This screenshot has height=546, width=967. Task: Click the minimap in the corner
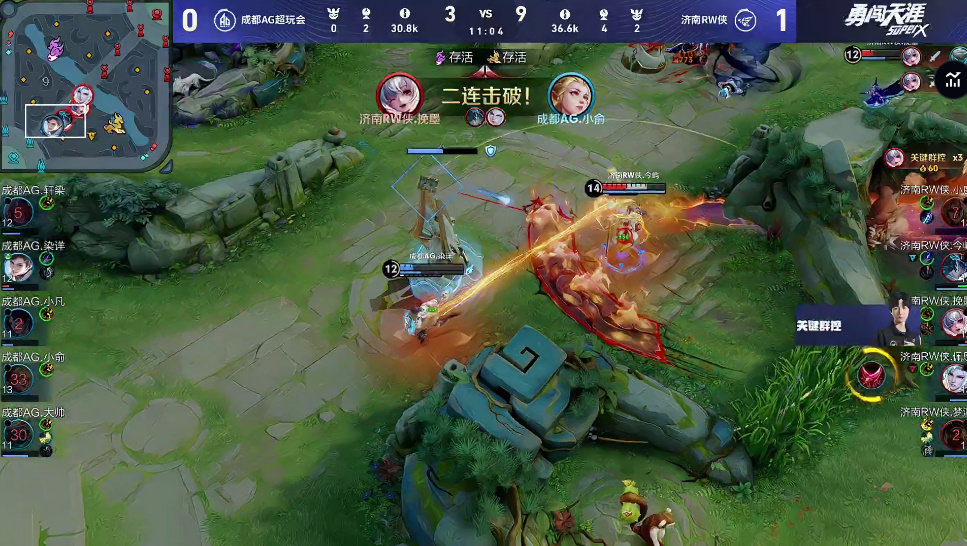pos(85,84)
